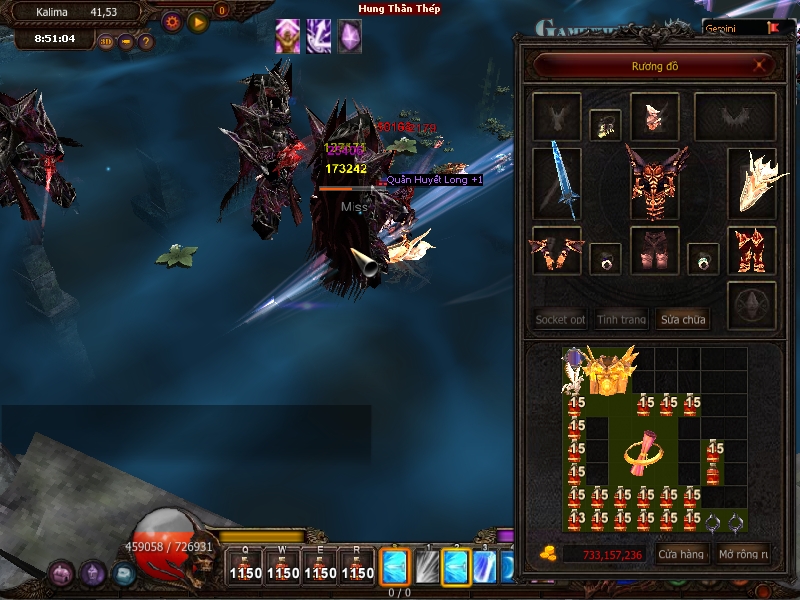Select the golden armor item in inventory
The height and width of the screenshot is (600, 800).
click(x=610, y=371)
